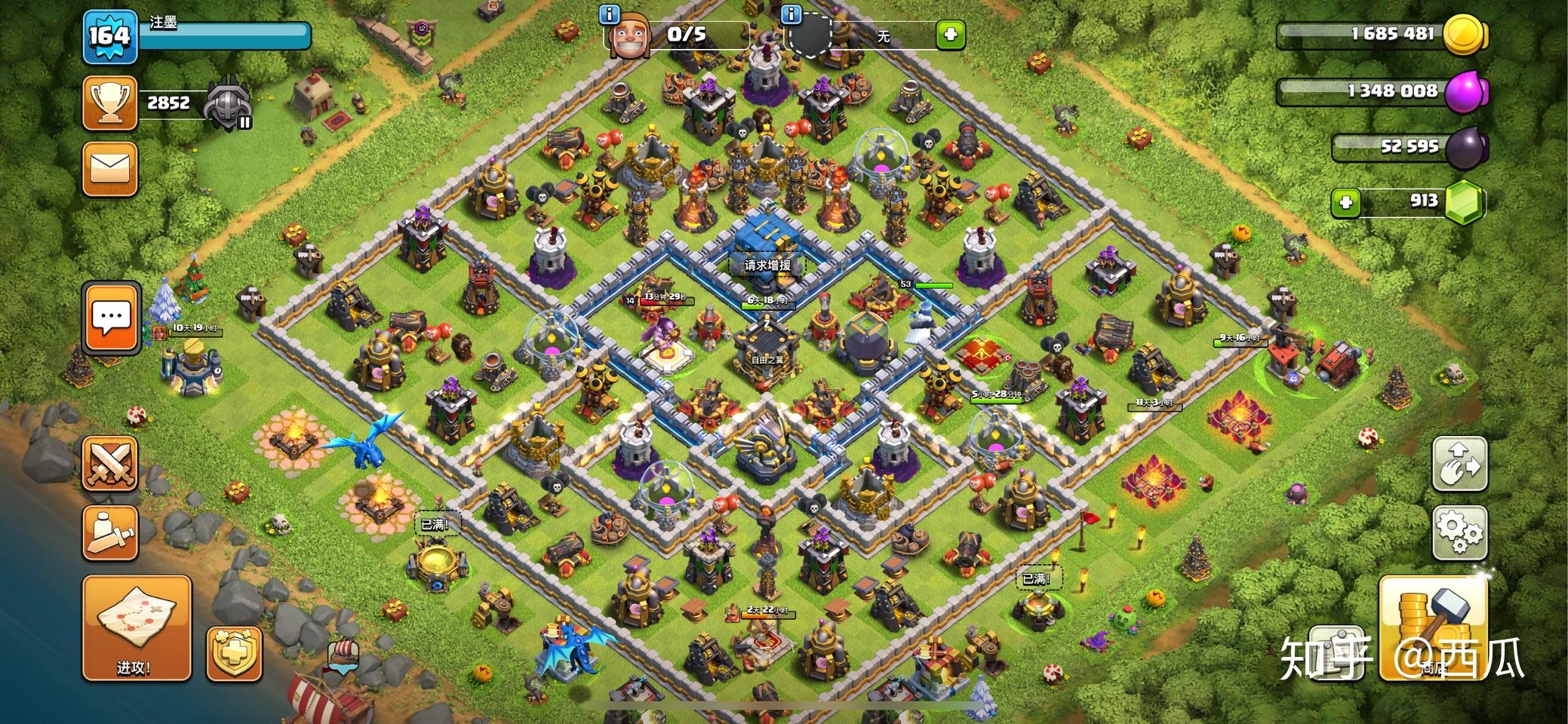Screen dimensions: 1568x724
Task: Tap the 进攻! attack map button
Action: [x=136, y=627]
